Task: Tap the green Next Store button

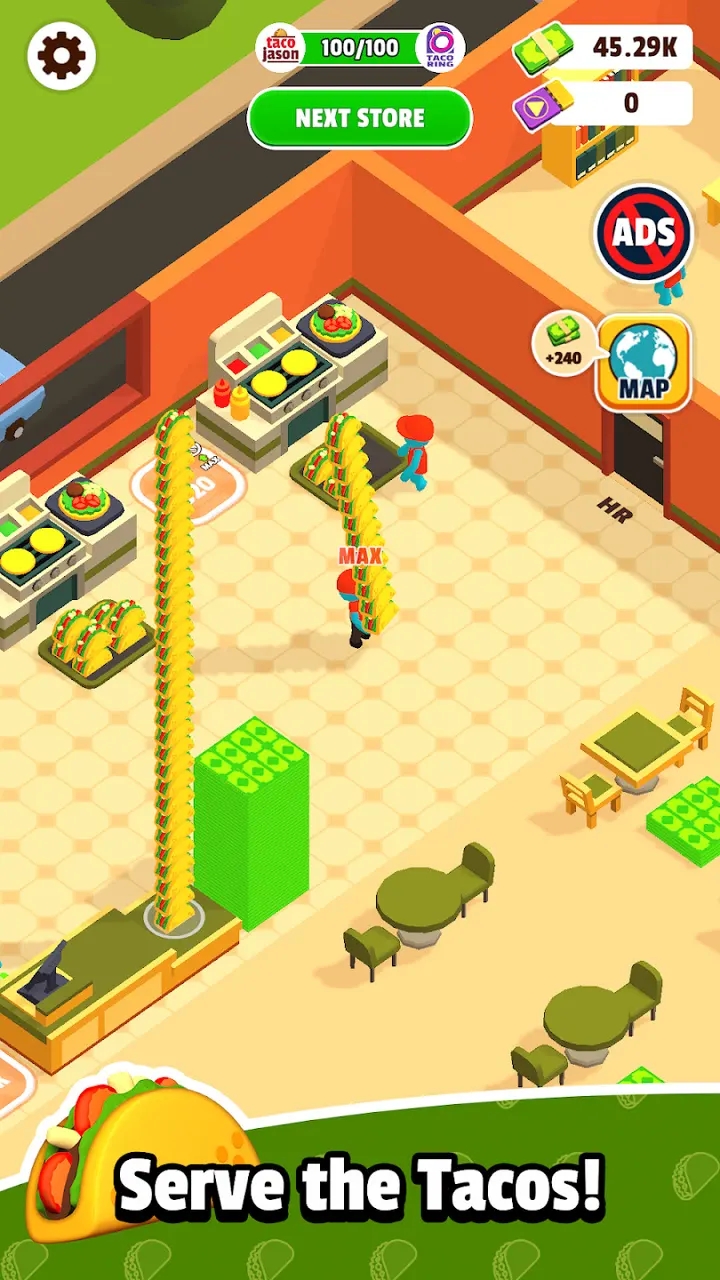Action: (360, 118)
